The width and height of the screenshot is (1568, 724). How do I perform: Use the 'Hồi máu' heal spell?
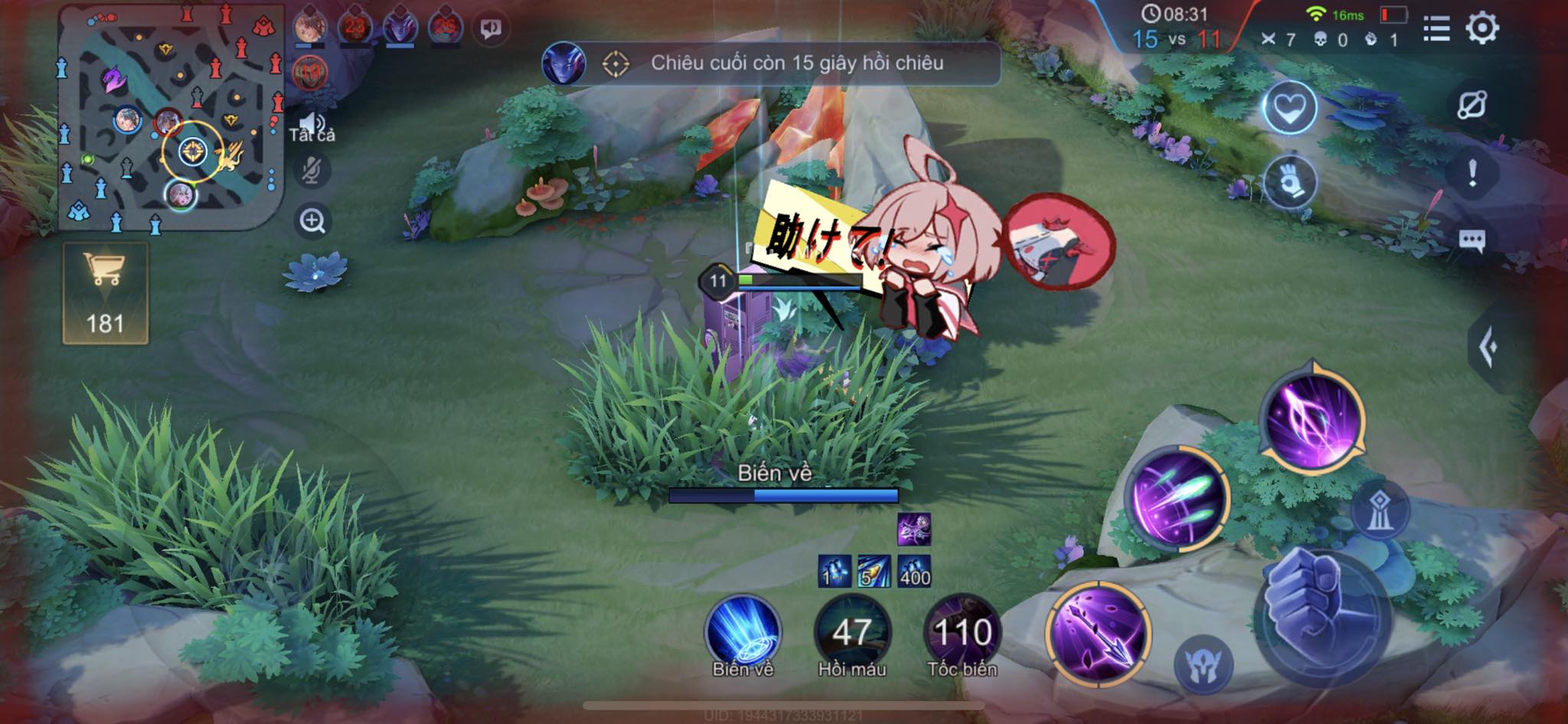coord(851,633)
